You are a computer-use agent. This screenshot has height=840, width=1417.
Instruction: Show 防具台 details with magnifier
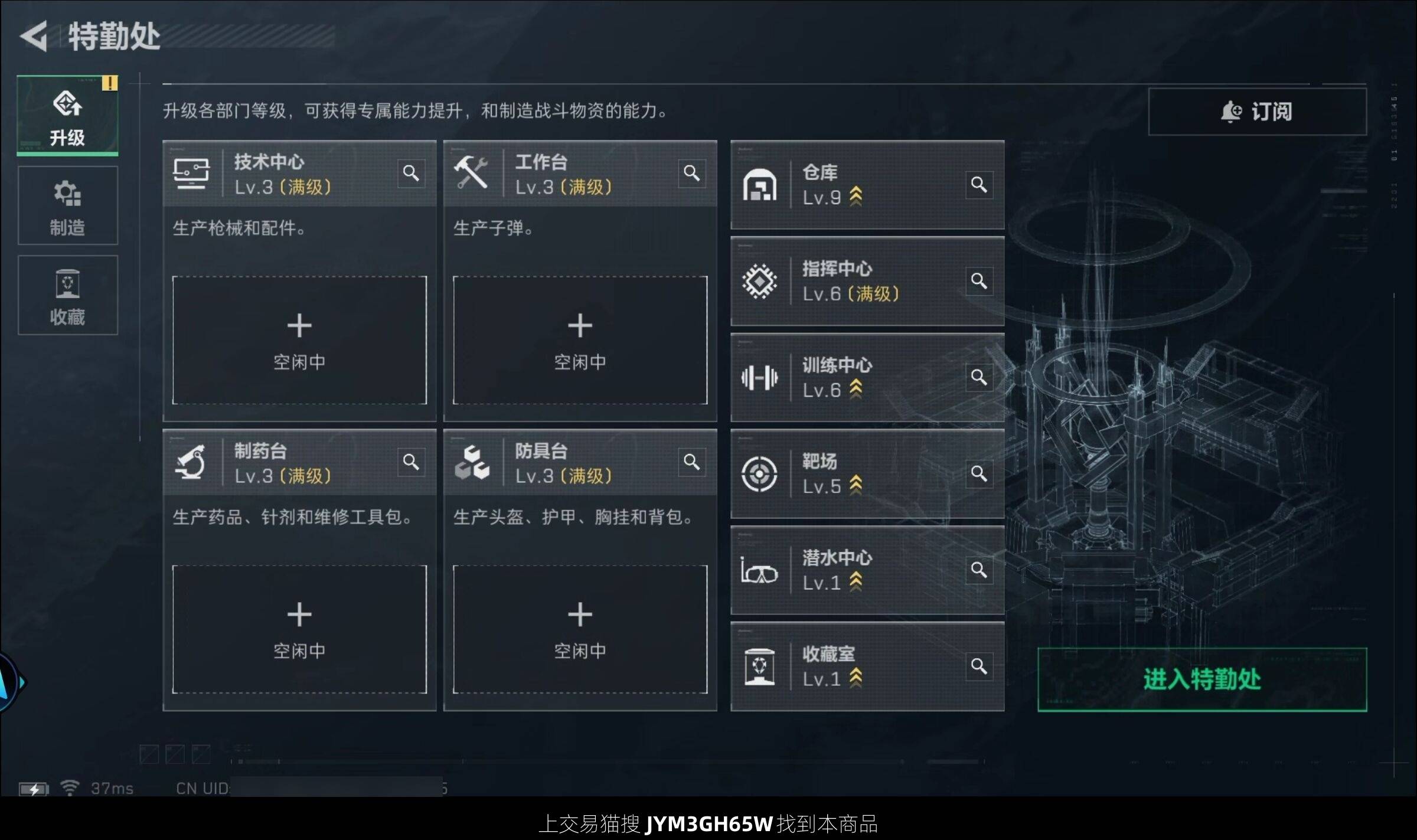691,462
